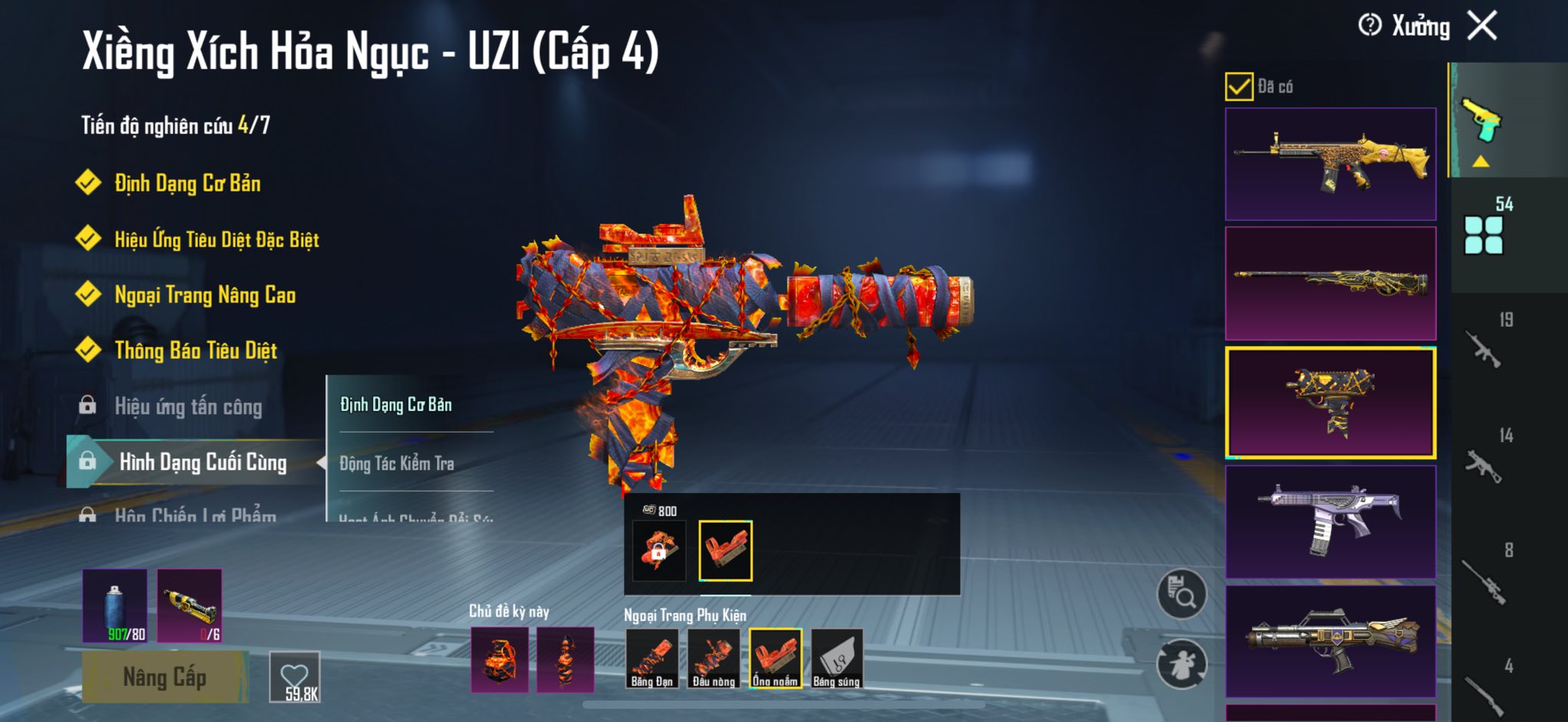
Task: Toggle the Đã có owned filter checkbox
Action: tap(1239, 87)
